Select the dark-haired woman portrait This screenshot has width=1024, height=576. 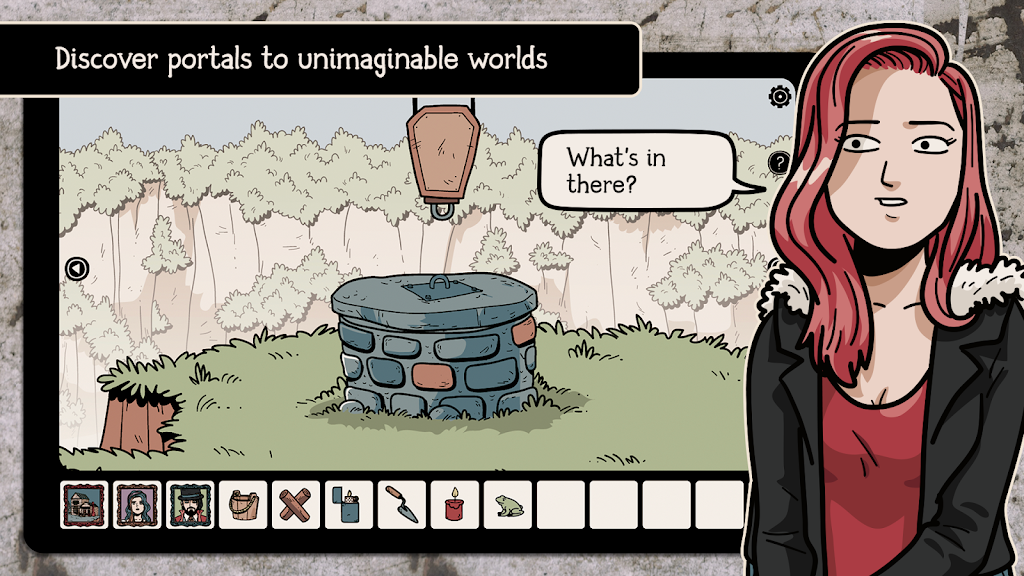137,505
